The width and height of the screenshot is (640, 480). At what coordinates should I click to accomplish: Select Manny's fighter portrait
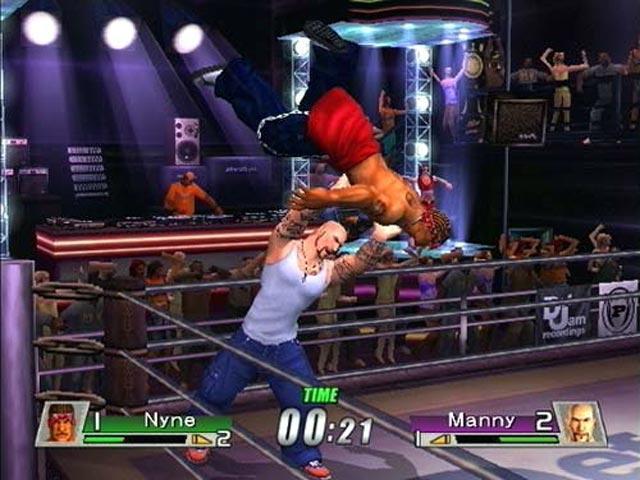pyautogui.click(x=580, y=424)
